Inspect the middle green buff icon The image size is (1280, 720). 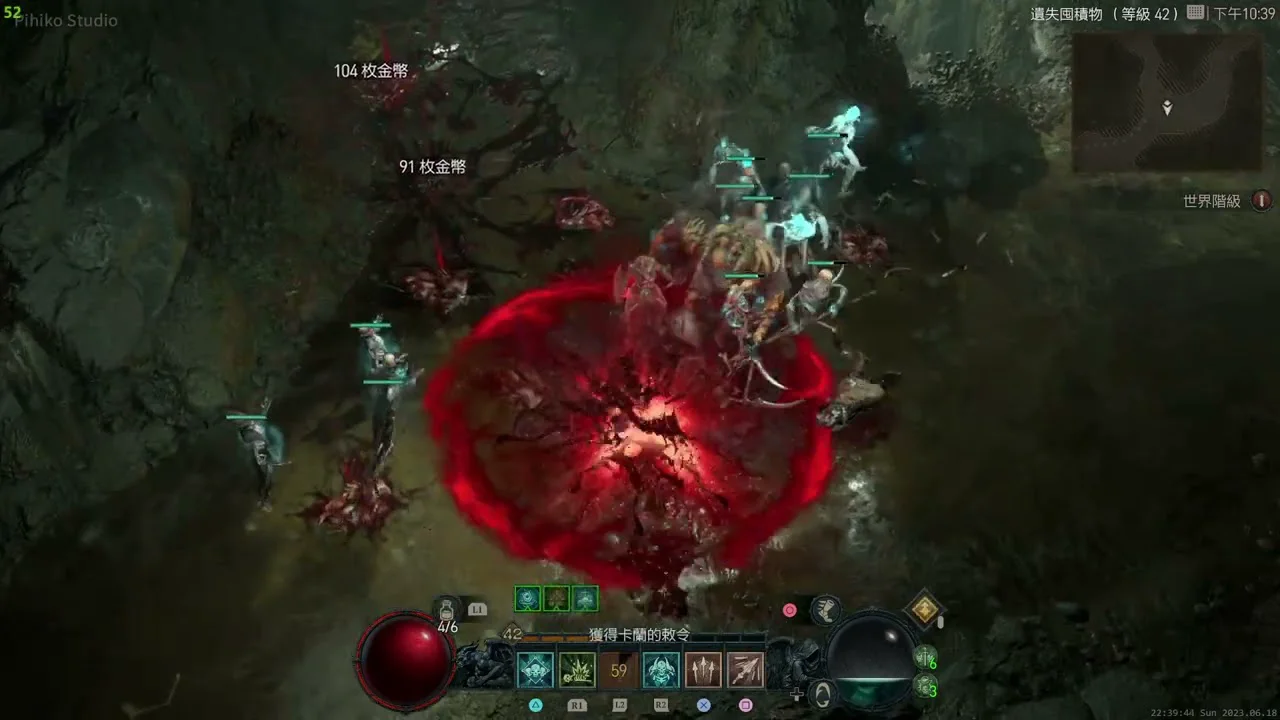click(556, 599)
